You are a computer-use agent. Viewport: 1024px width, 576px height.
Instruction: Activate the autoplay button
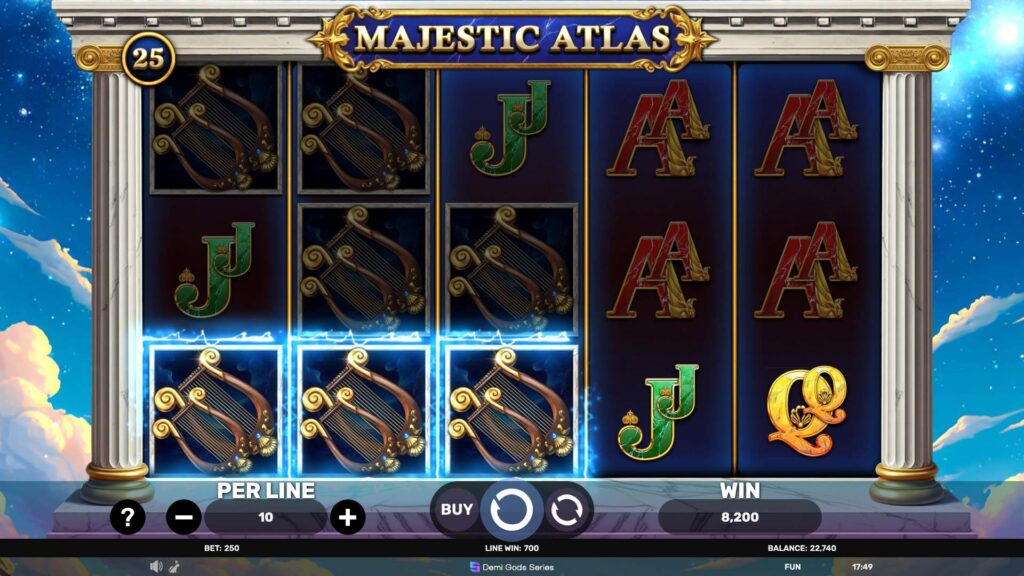(x=566, y=509)
